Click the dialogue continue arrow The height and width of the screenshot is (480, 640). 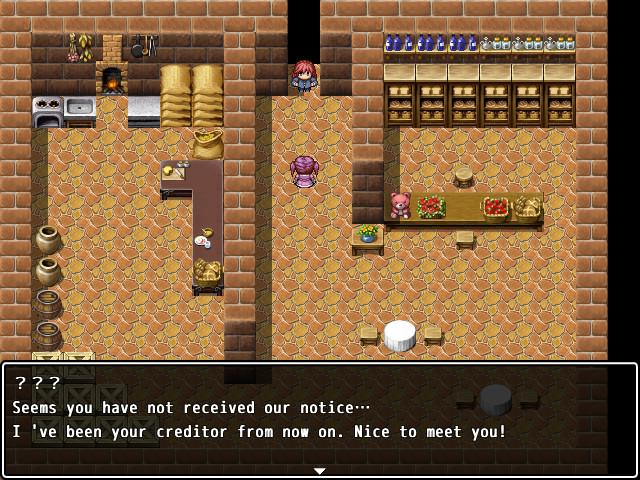coord(319,471)
